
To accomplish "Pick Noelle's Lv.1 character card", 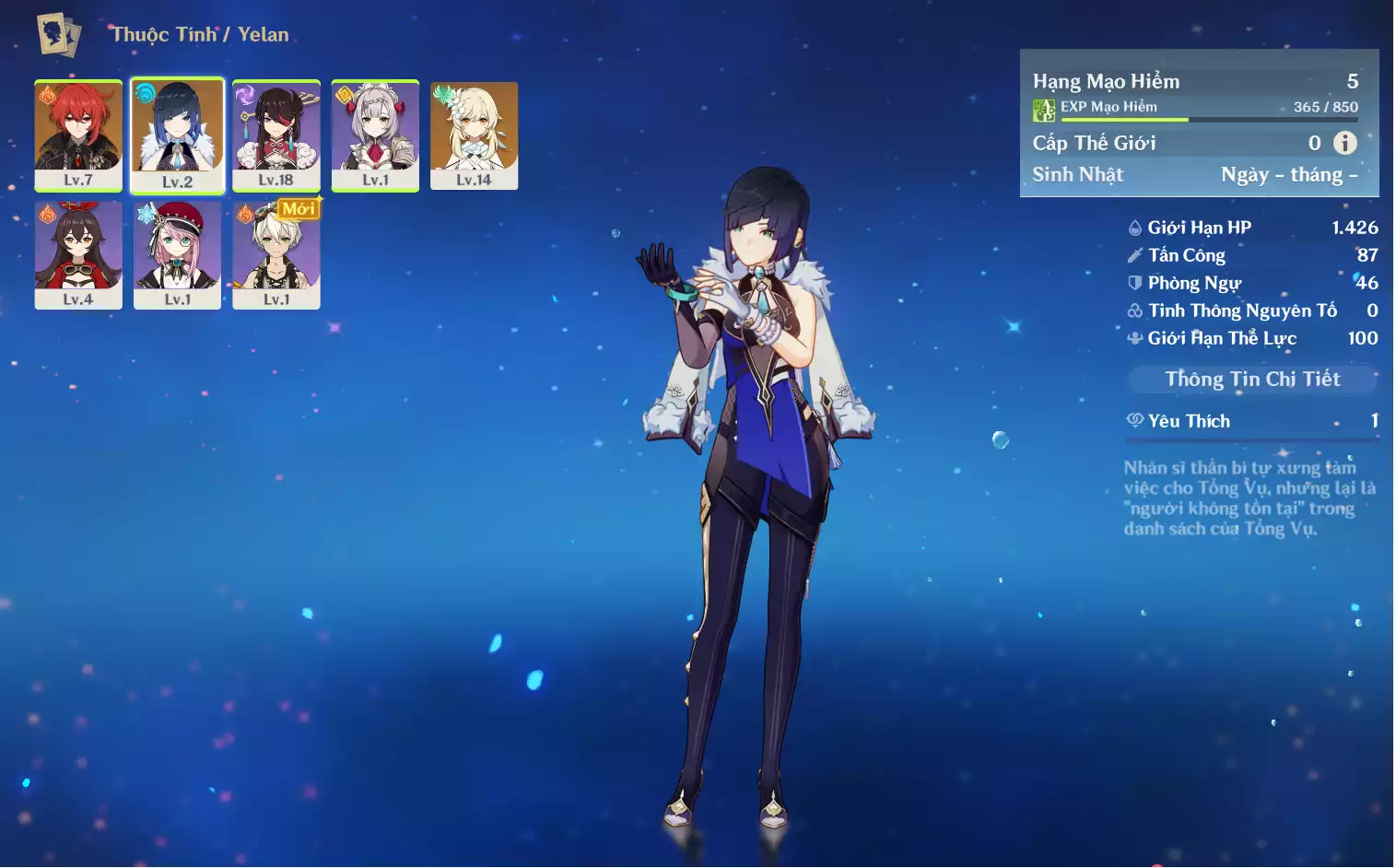I will pyautogui.click(x=375, y=135).
